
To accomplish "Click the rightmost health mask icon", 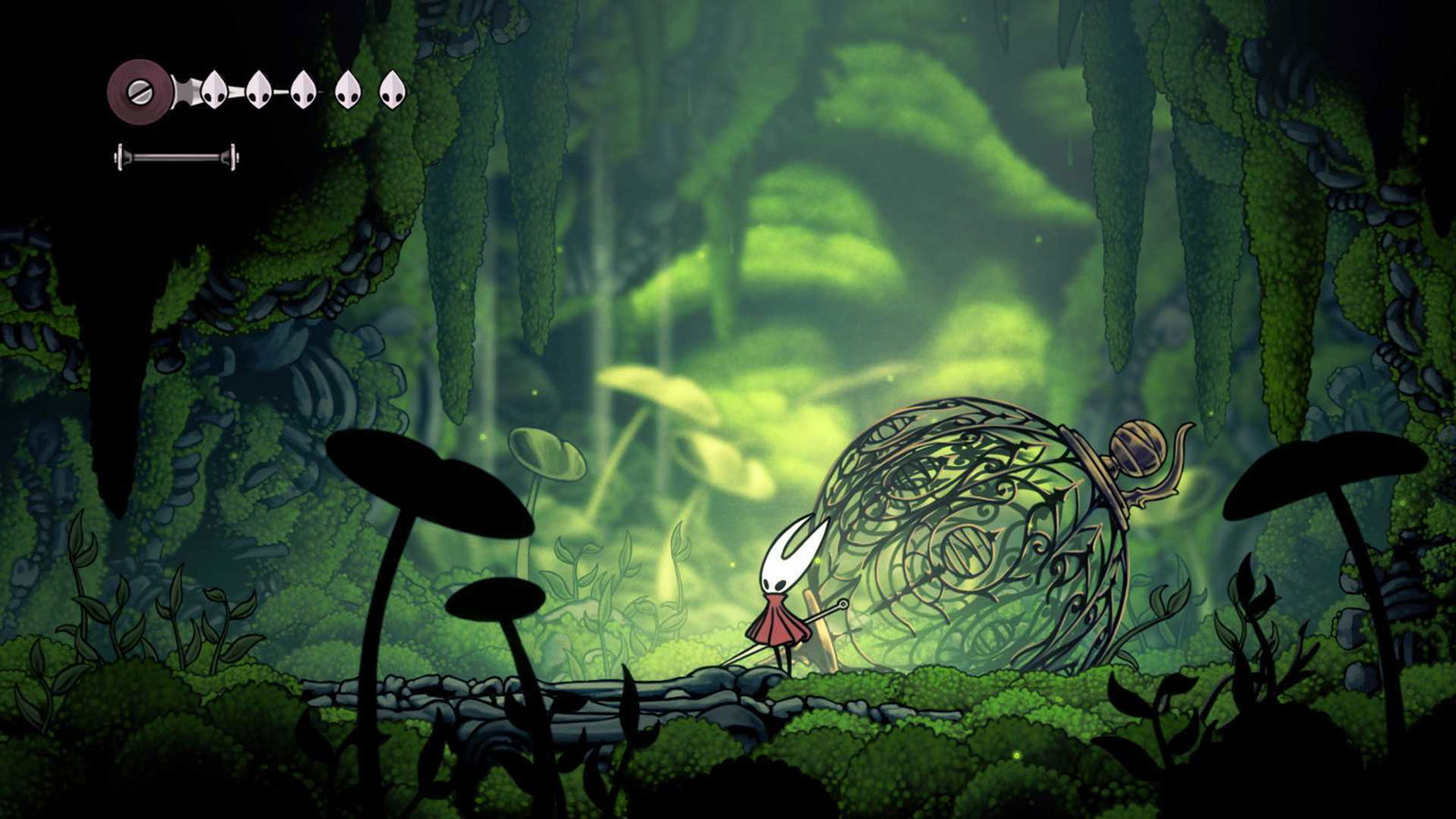I will click(x=392, y=89).
